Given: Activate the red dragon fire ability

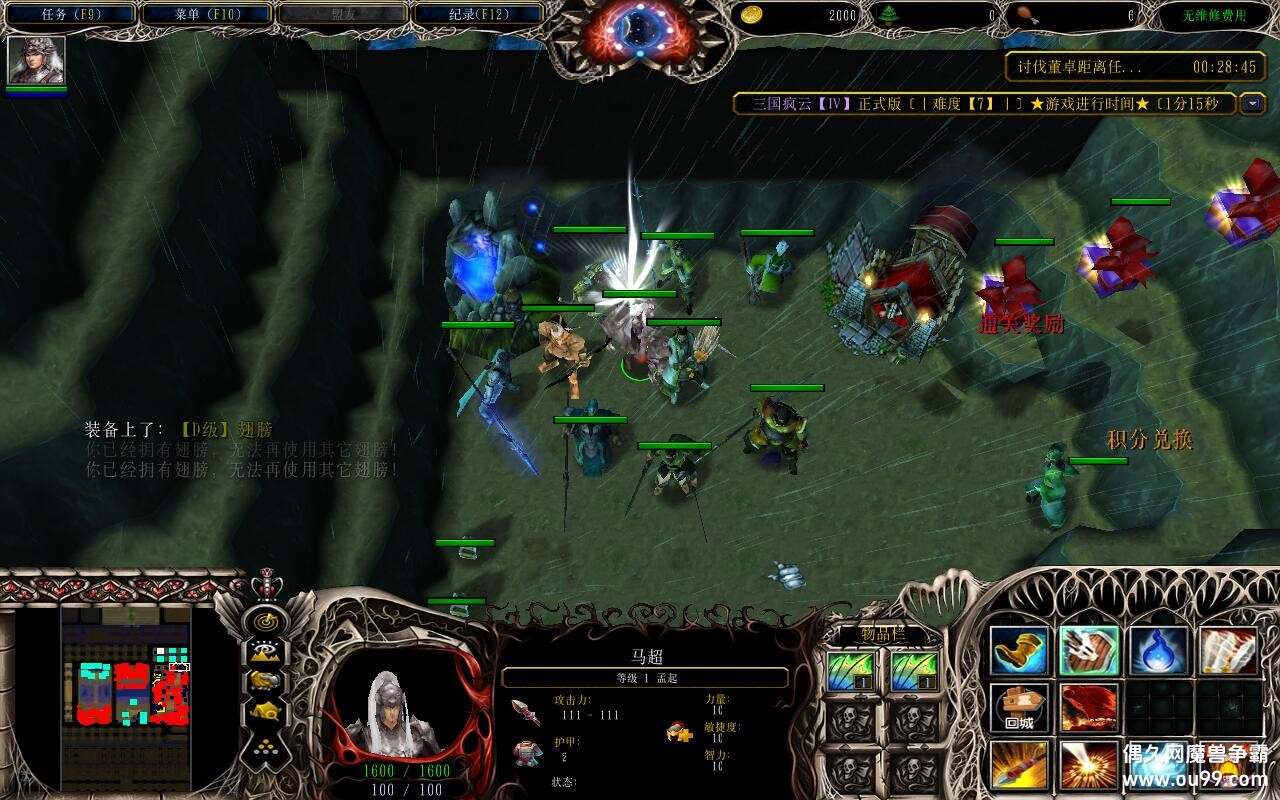Looking at the screenshot, I should point(1089,708).
